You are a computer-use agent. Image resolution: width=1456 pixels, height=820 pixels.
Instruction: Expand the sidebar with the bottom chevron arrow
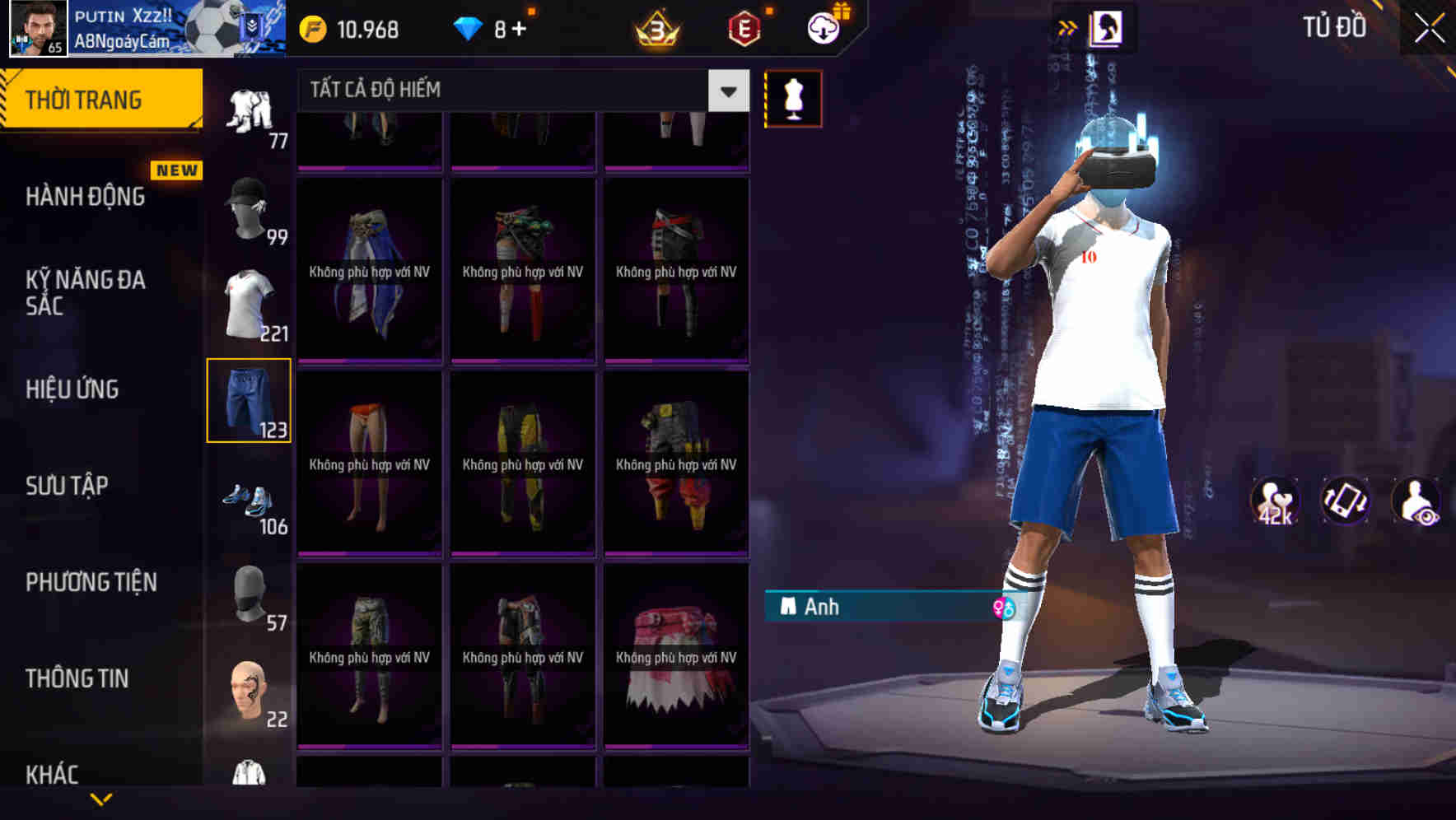click(101, 798)
